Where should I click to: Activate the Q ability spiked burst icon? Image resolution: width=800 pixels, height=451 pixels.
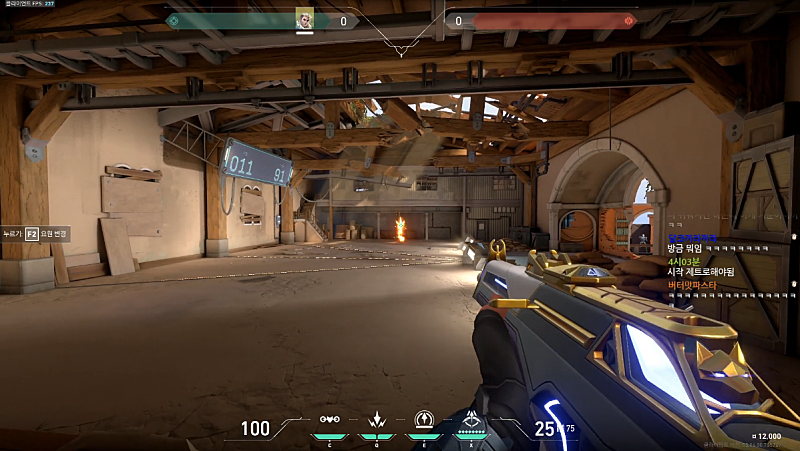tap(377, 420)
